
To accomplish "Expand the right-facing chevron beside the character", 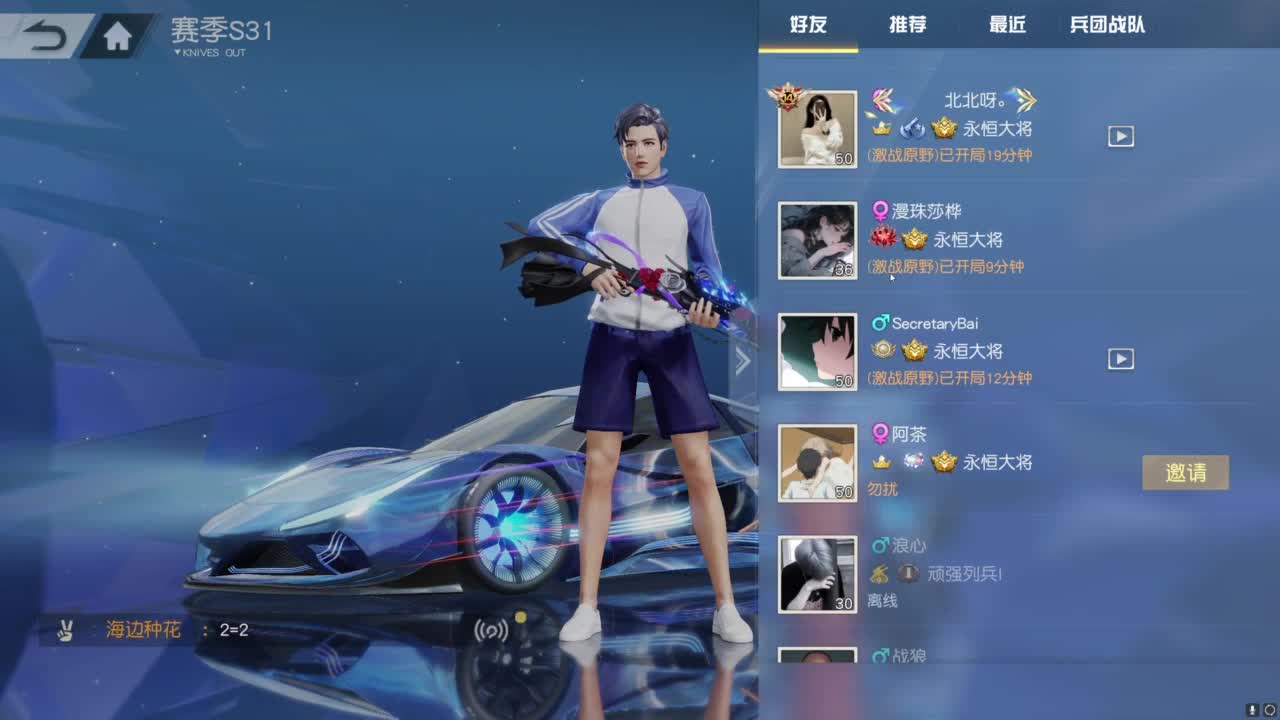I will 744,363.
